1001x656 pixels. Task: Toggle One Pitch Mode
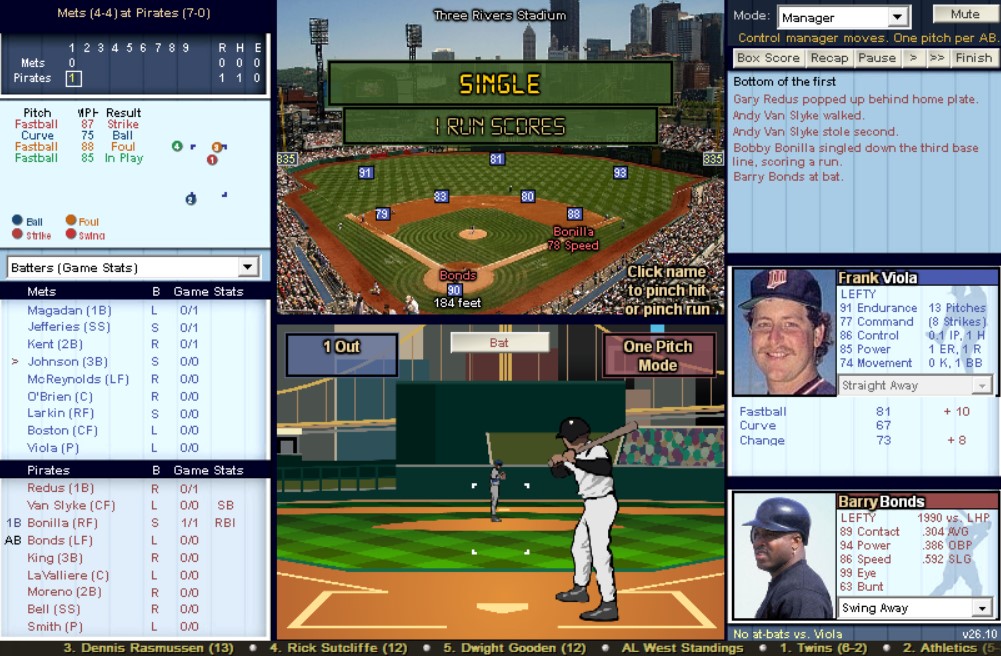click(658, 355)
